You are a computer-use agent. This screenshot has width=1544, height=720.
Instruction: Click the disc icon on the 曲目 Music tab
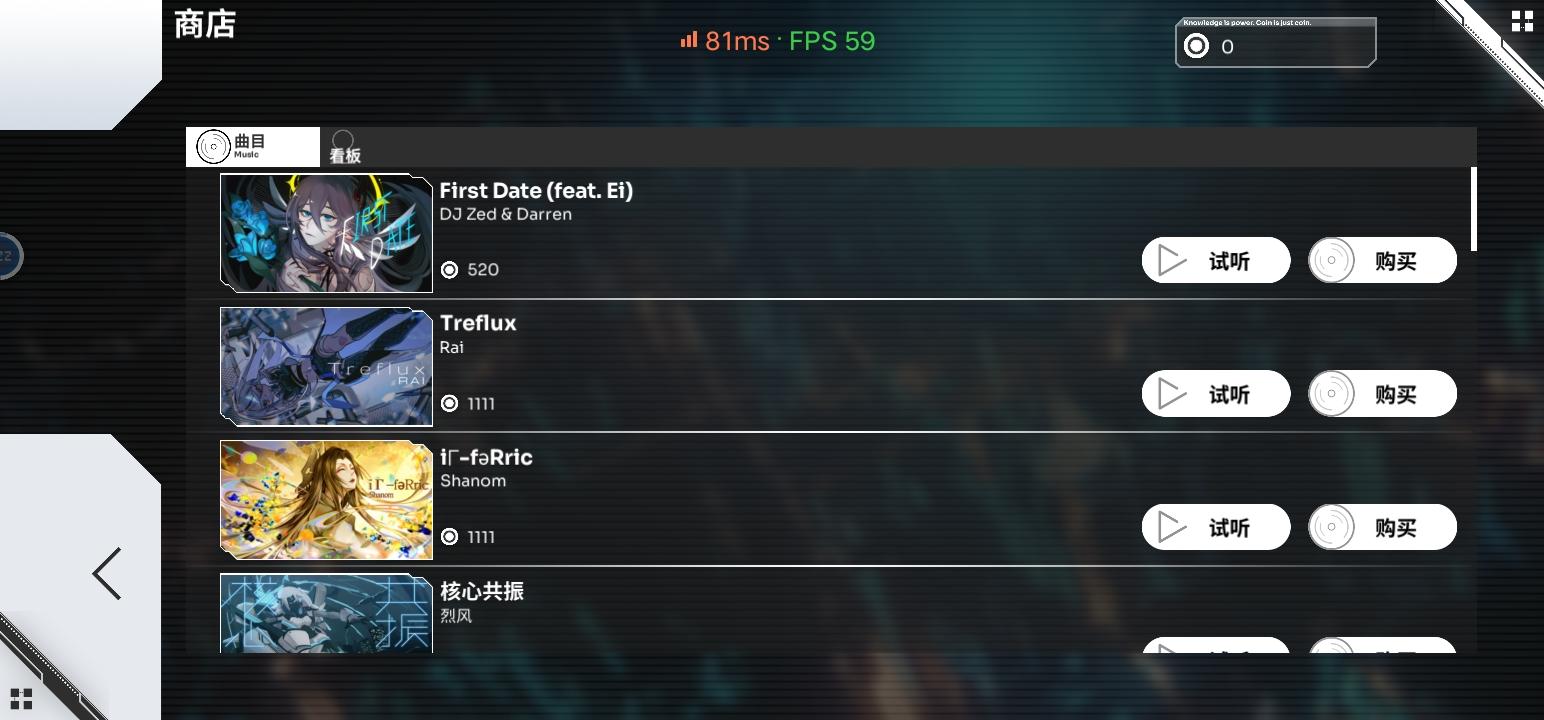coord(212,145)
